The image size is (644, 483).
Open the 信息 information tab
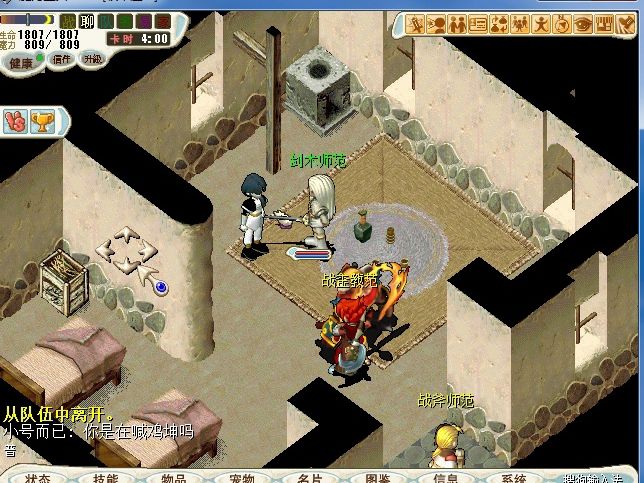pyautogui.click(x=446, y=477)
